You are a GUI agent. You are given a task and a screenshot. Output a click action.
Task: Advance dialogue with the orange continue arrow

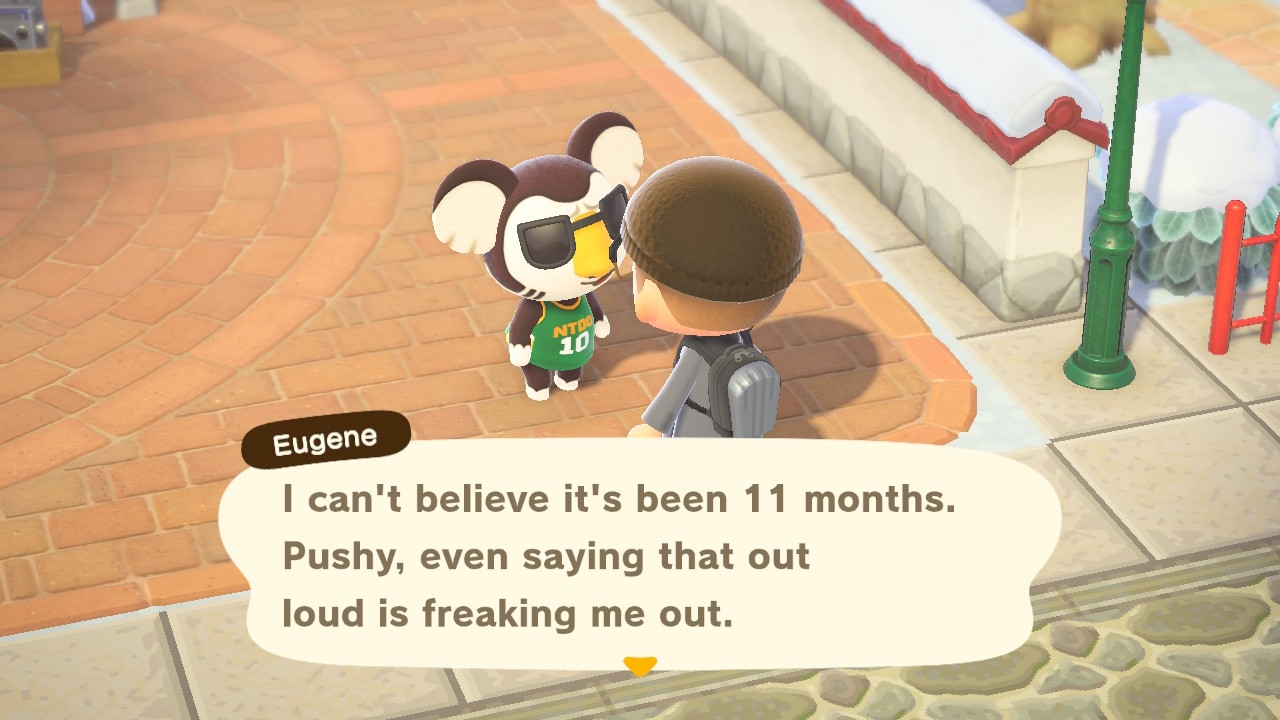(639, 665)
